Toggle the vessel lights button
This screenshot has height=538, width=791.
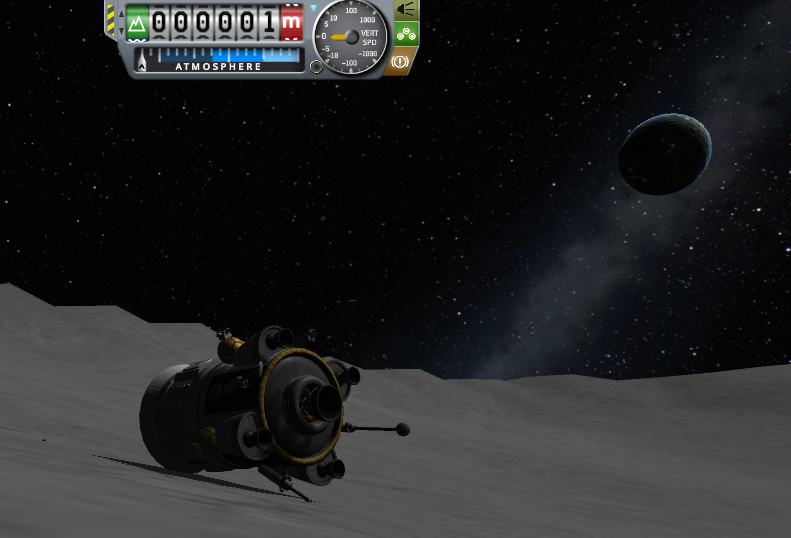405,9
